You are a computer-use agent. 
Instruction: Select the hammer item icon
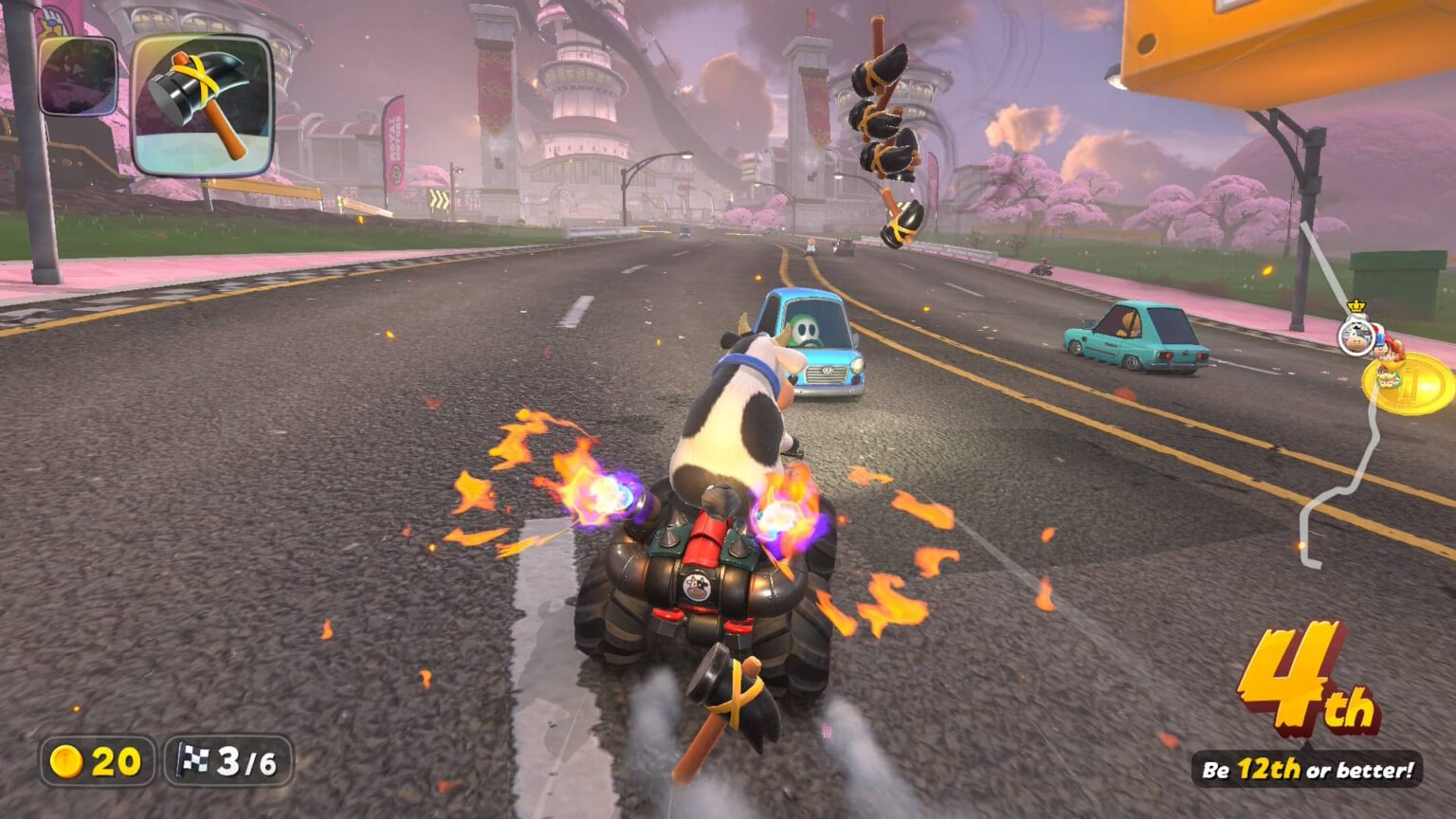[x=201, y=104]
